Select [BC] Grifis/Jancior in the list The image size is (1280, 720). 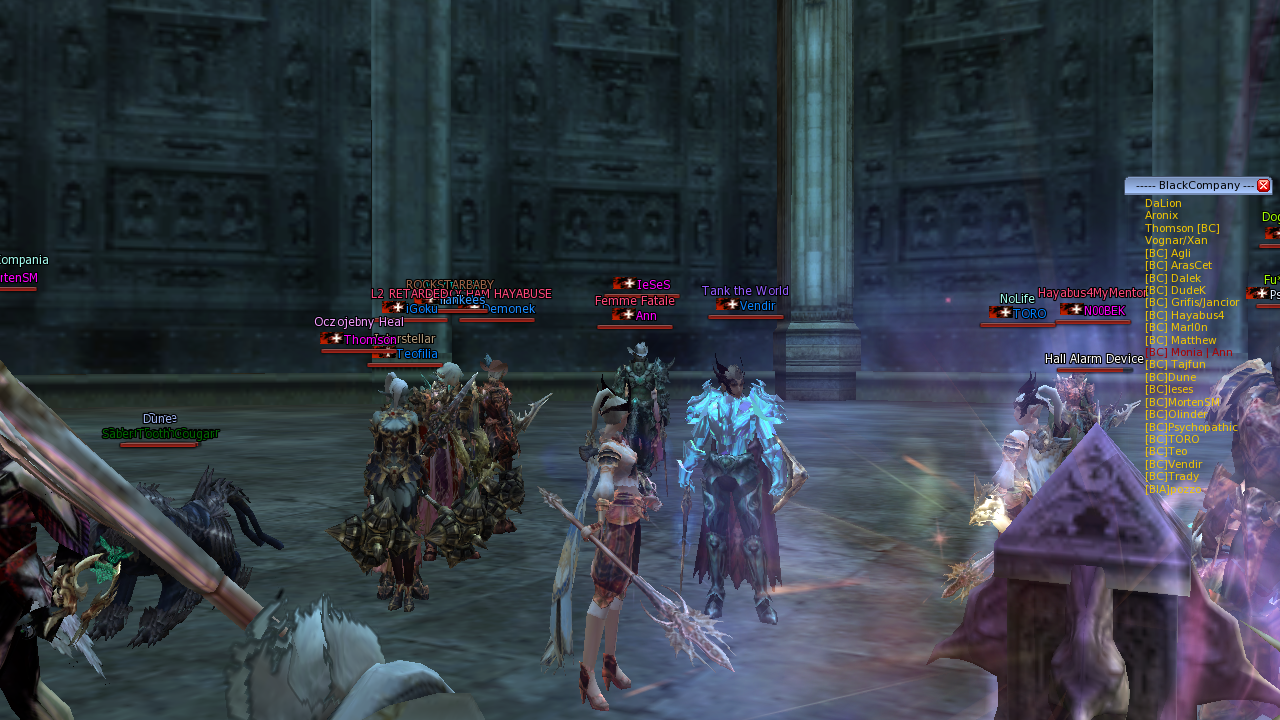click(1192, 303)
